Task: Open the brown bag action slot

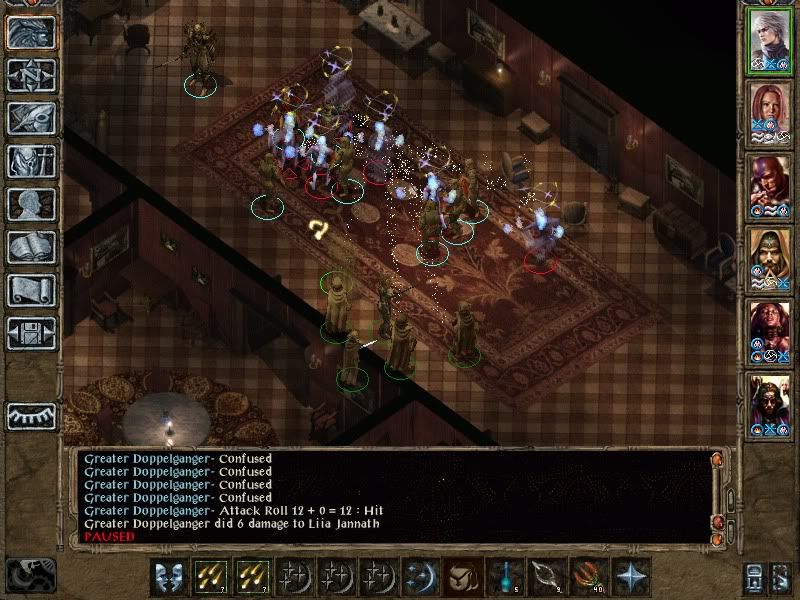Action: tap(458, 577)
